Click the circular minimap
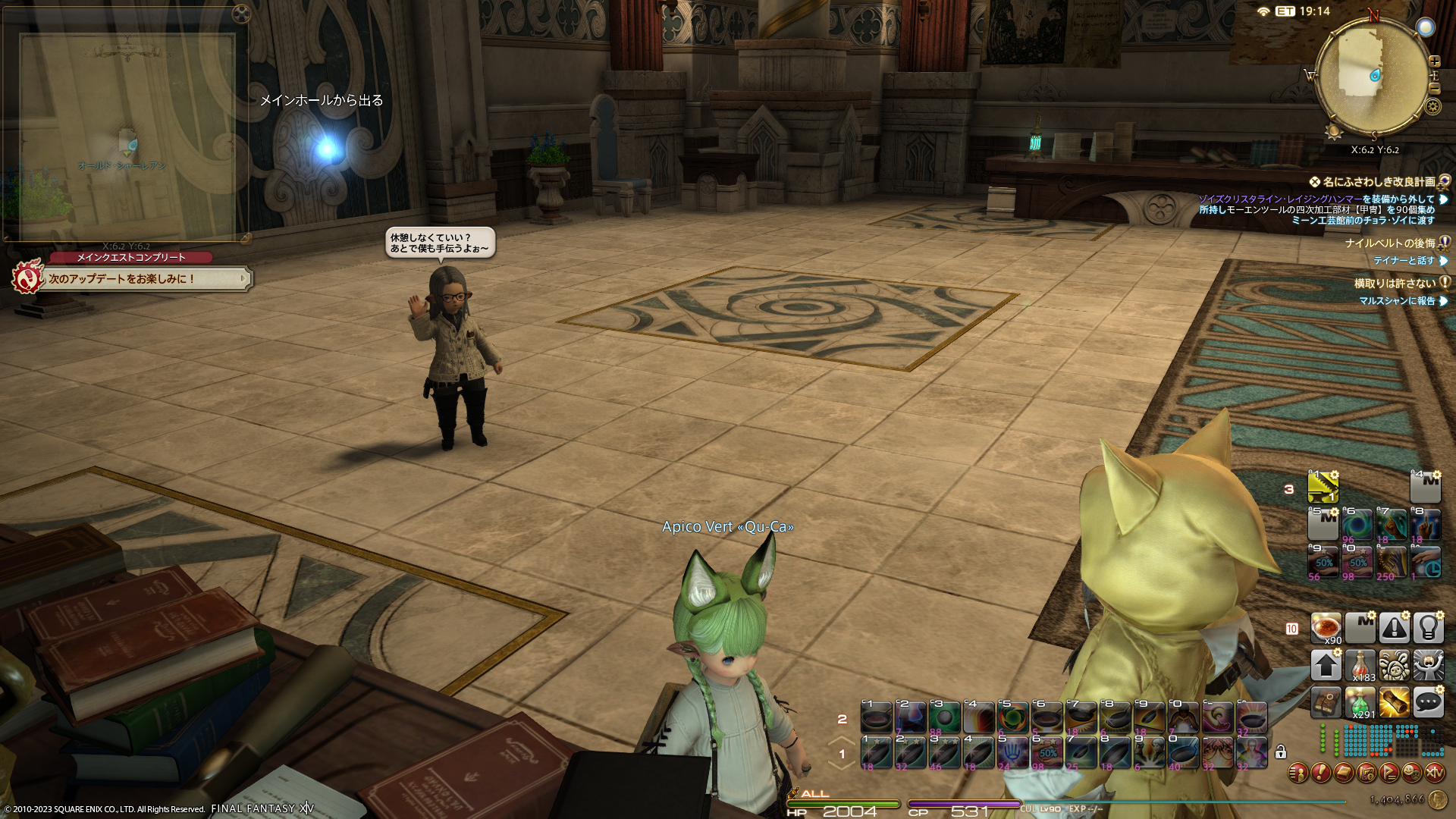This screenshot has height=819, width=1456. [x=1371, y=77]
